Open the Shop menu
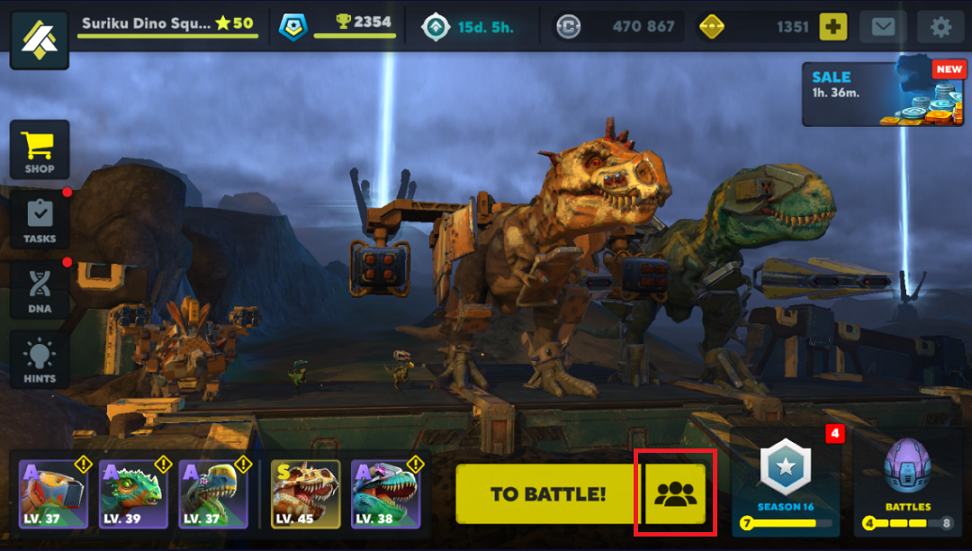 click(x=39, y=151)
